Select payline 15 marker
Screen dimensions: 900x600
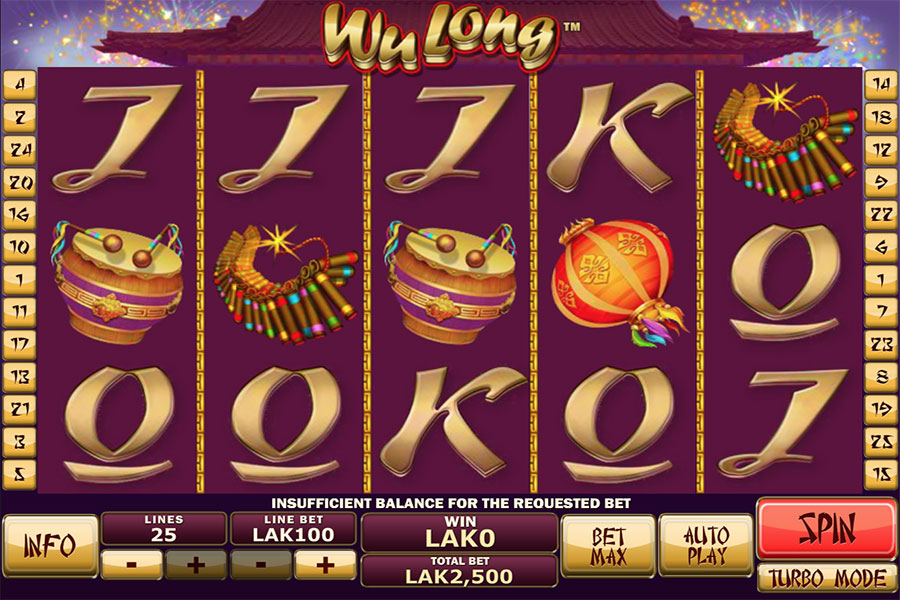tap(881, 470)
